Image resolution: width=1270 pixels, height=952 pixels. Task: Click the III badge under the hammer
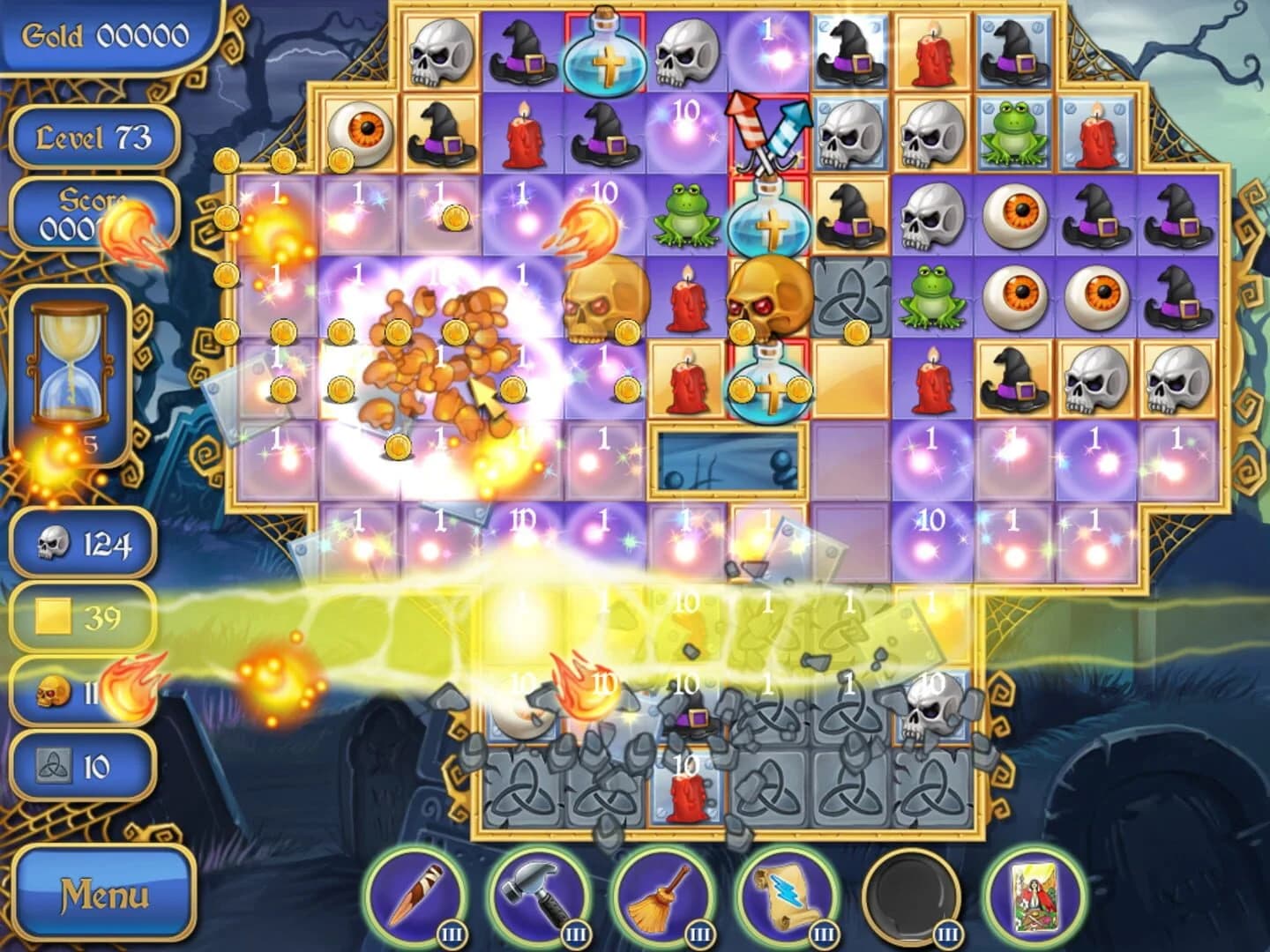coord(575,932)
